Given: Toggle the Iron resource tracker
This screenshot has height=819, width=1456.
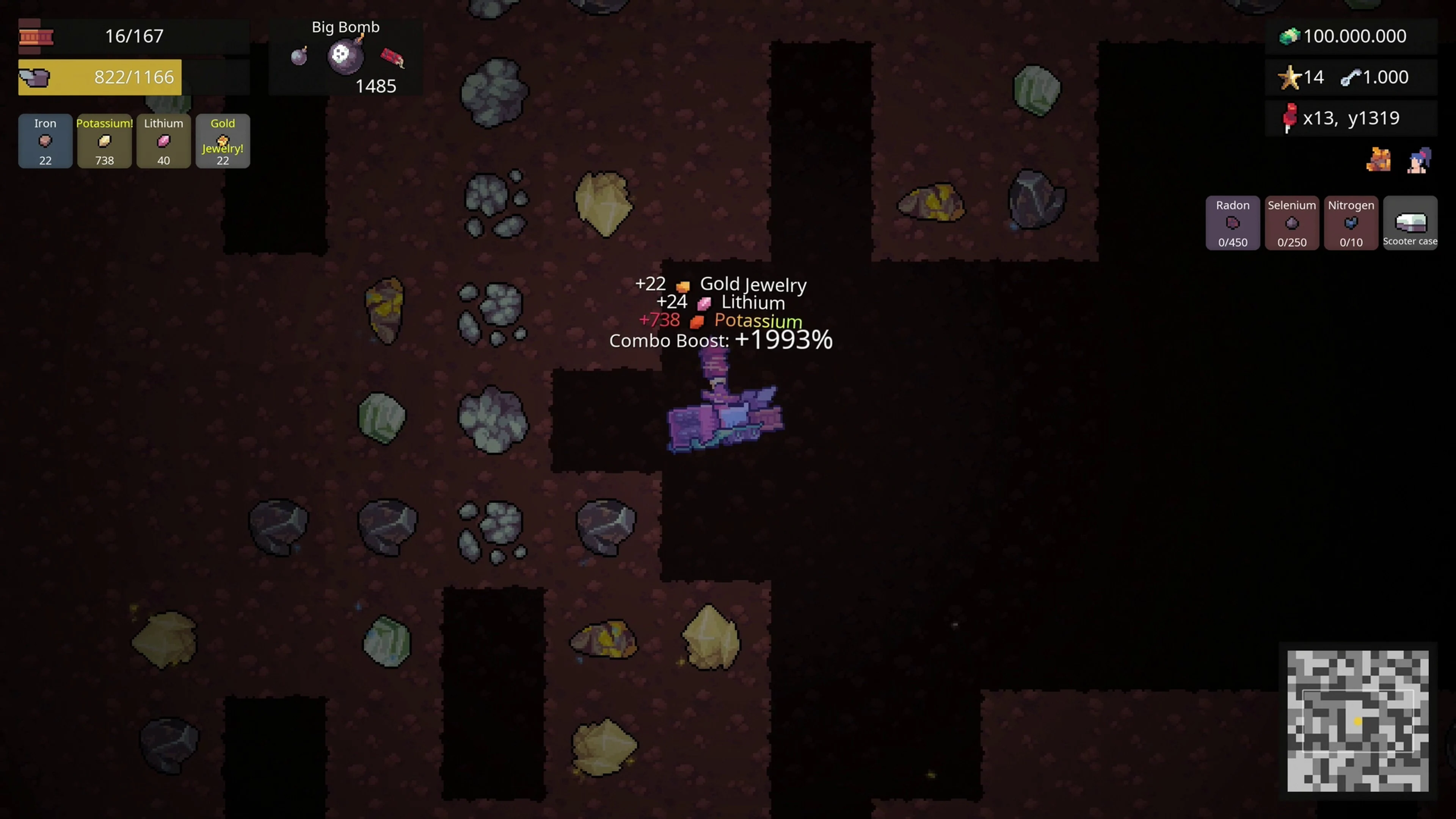Looking at the screenshot, I should pyautogui.click(x=45, y=141).
